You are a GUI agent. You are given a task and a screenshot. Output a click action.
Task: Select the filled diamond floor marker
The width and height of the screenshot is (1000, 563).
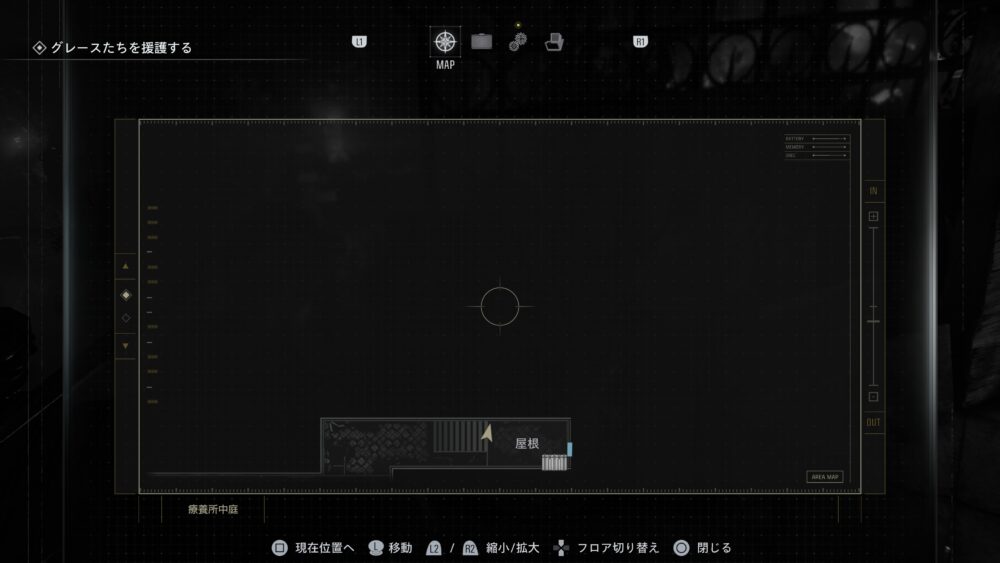(x=126, y=295)
